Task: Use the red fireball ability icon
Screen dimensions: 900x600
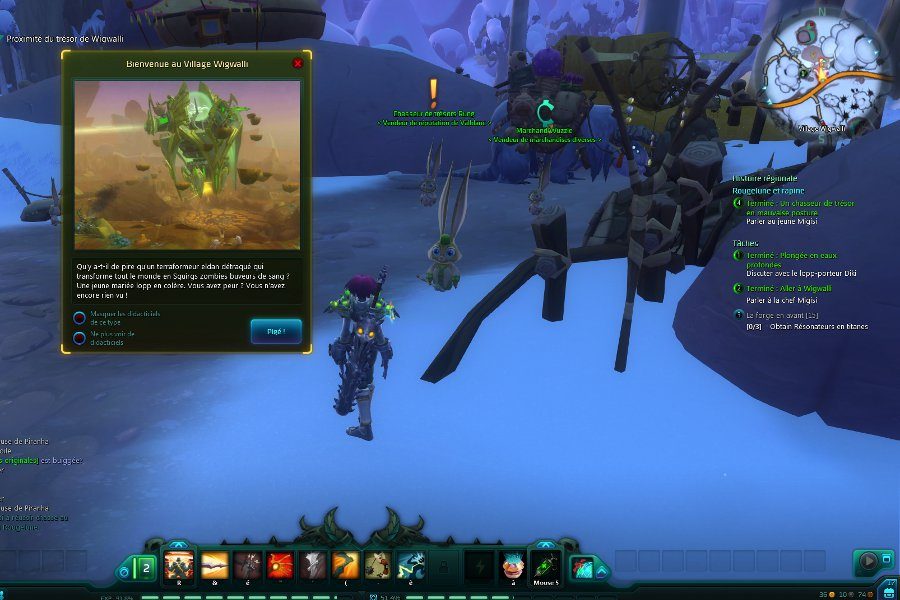Action: 281,565
